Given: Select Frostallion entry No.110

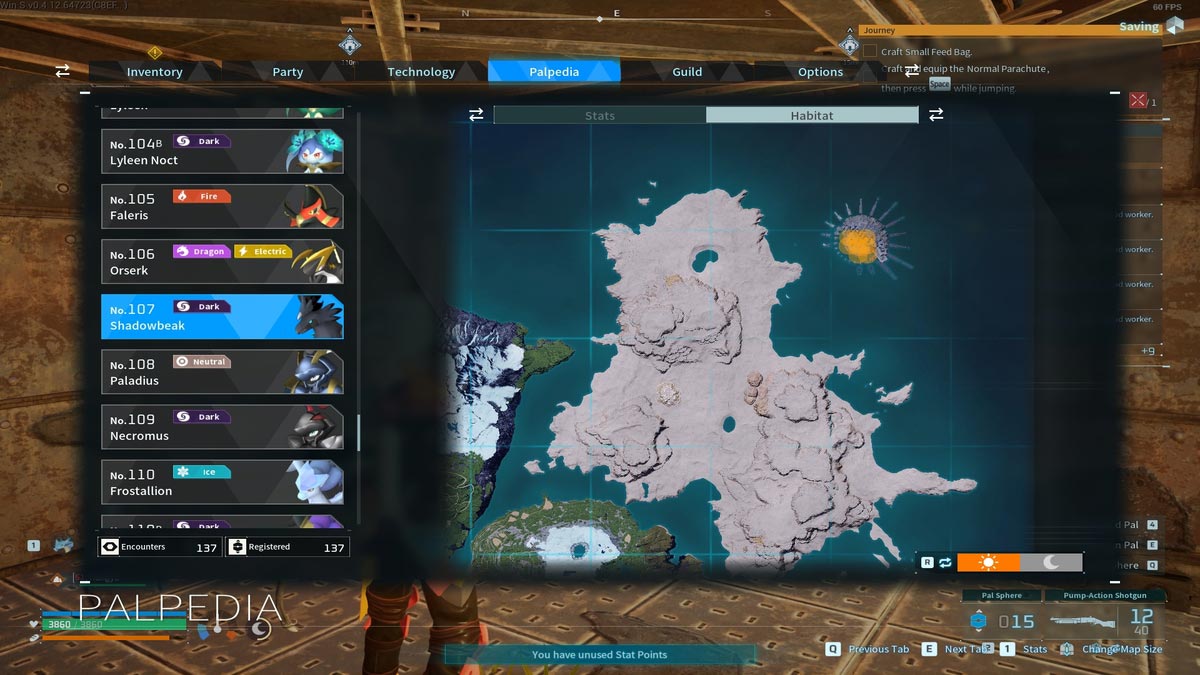Looking at the screenshot, I should point(222,482).
